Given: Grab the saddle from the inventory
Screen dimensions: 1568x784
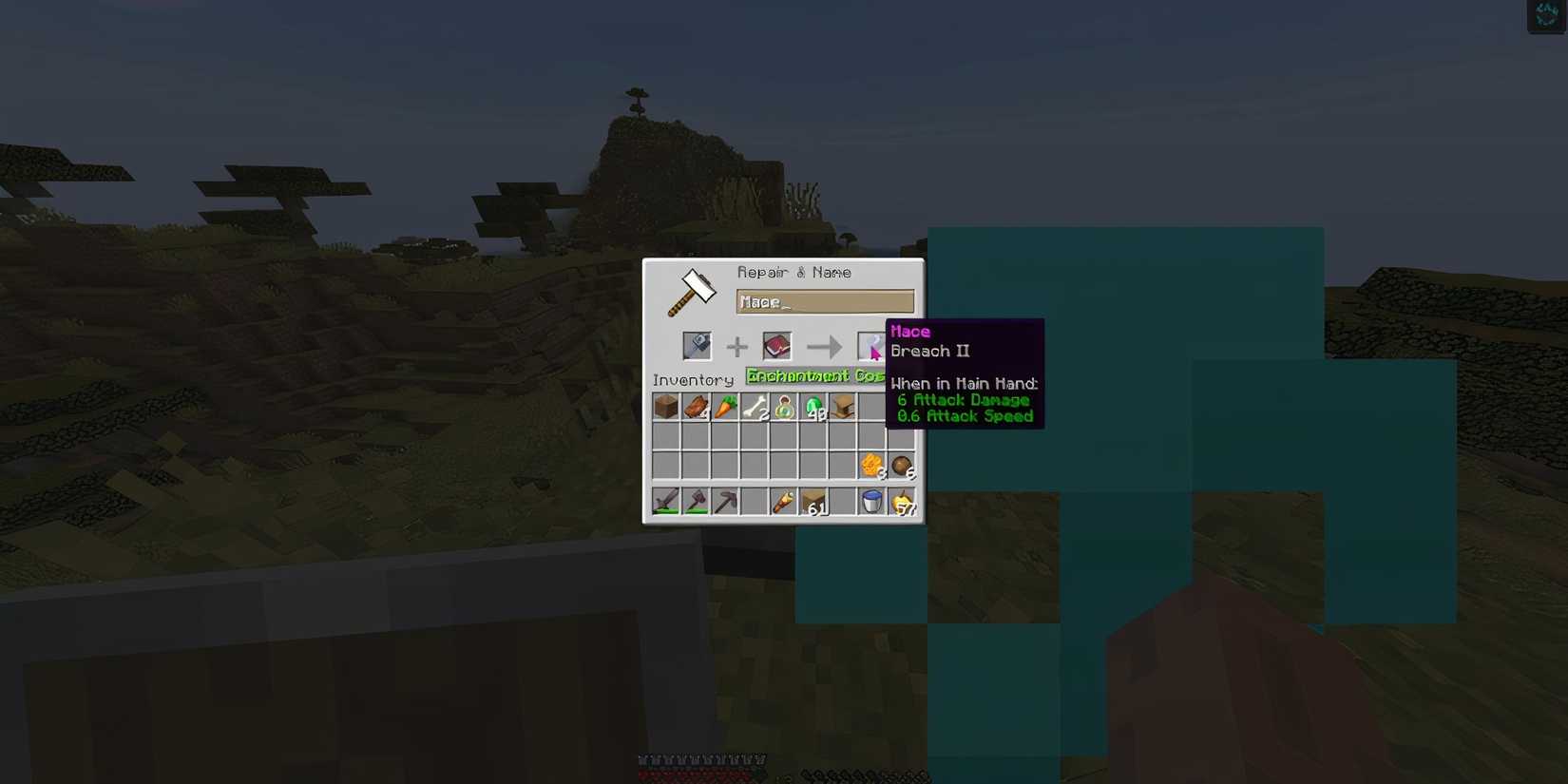Looking at the screenshot, I should click(843, 407).
